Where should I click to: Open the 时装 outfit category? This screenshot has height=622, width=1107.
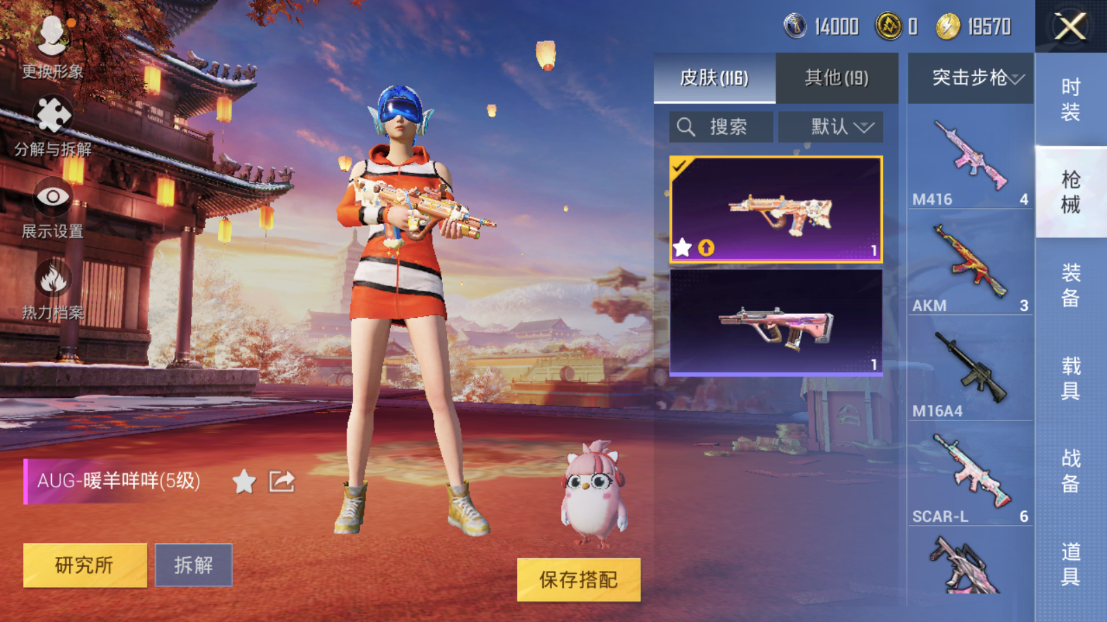click(1070, 100)
